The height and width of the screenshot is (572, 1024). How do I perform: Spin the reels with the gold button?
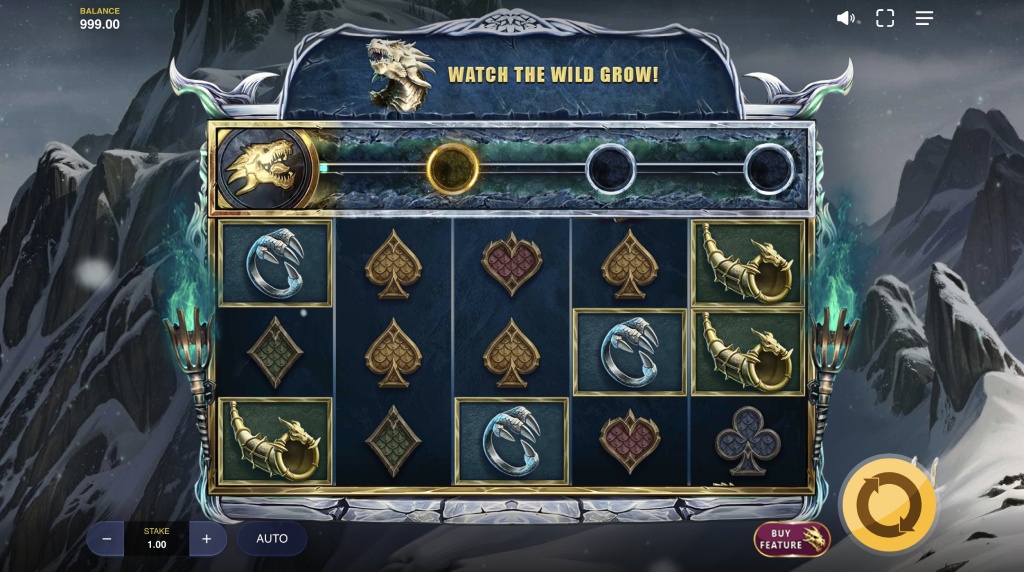pyautogui.click(x=888, y=507)
